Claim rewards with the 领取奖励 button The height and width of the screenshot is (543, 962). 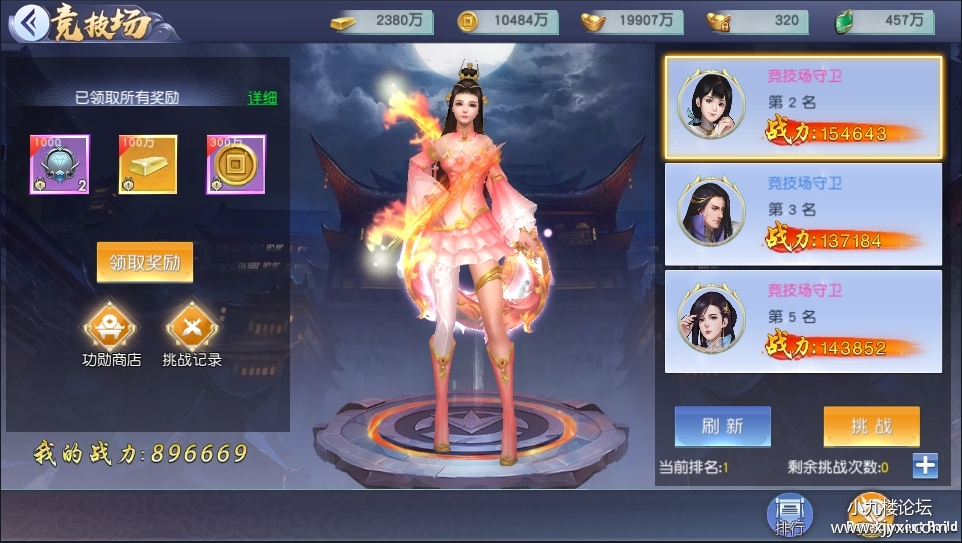coord(145,263)
